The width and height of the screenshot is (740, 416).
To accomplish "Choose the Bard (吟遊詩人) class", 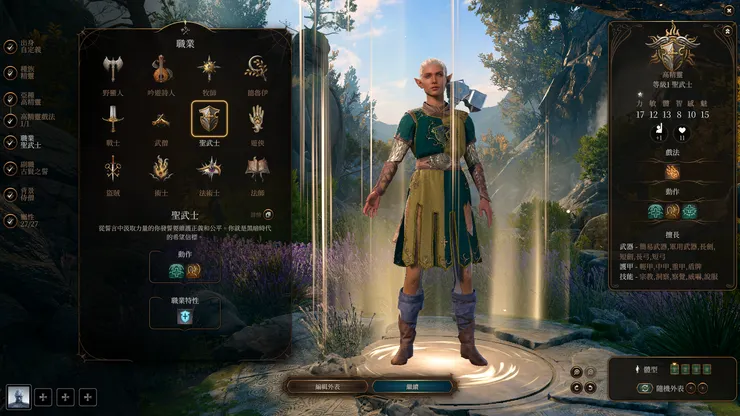I will click(160, 70).
